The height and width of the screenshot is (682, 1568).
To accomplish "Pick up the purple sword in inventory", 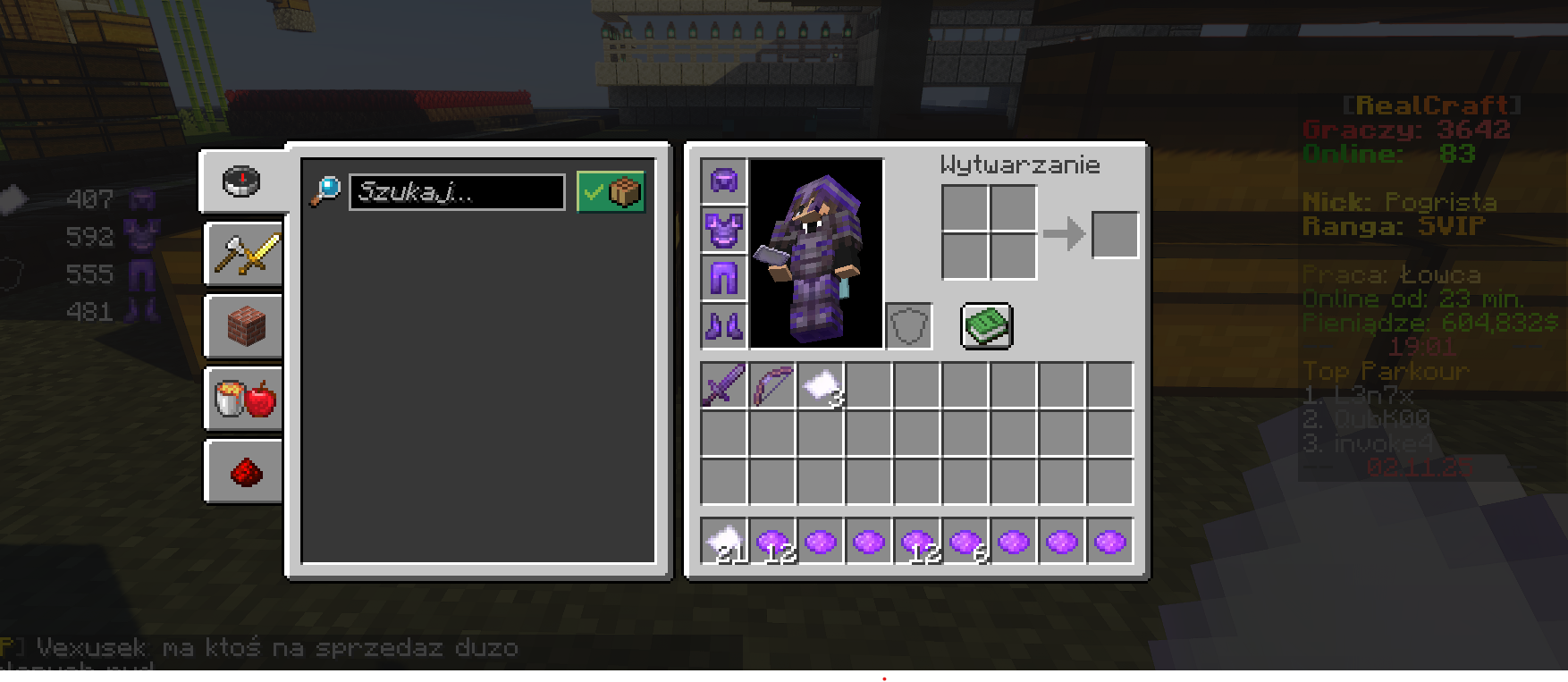I will (x=723, y=385).
